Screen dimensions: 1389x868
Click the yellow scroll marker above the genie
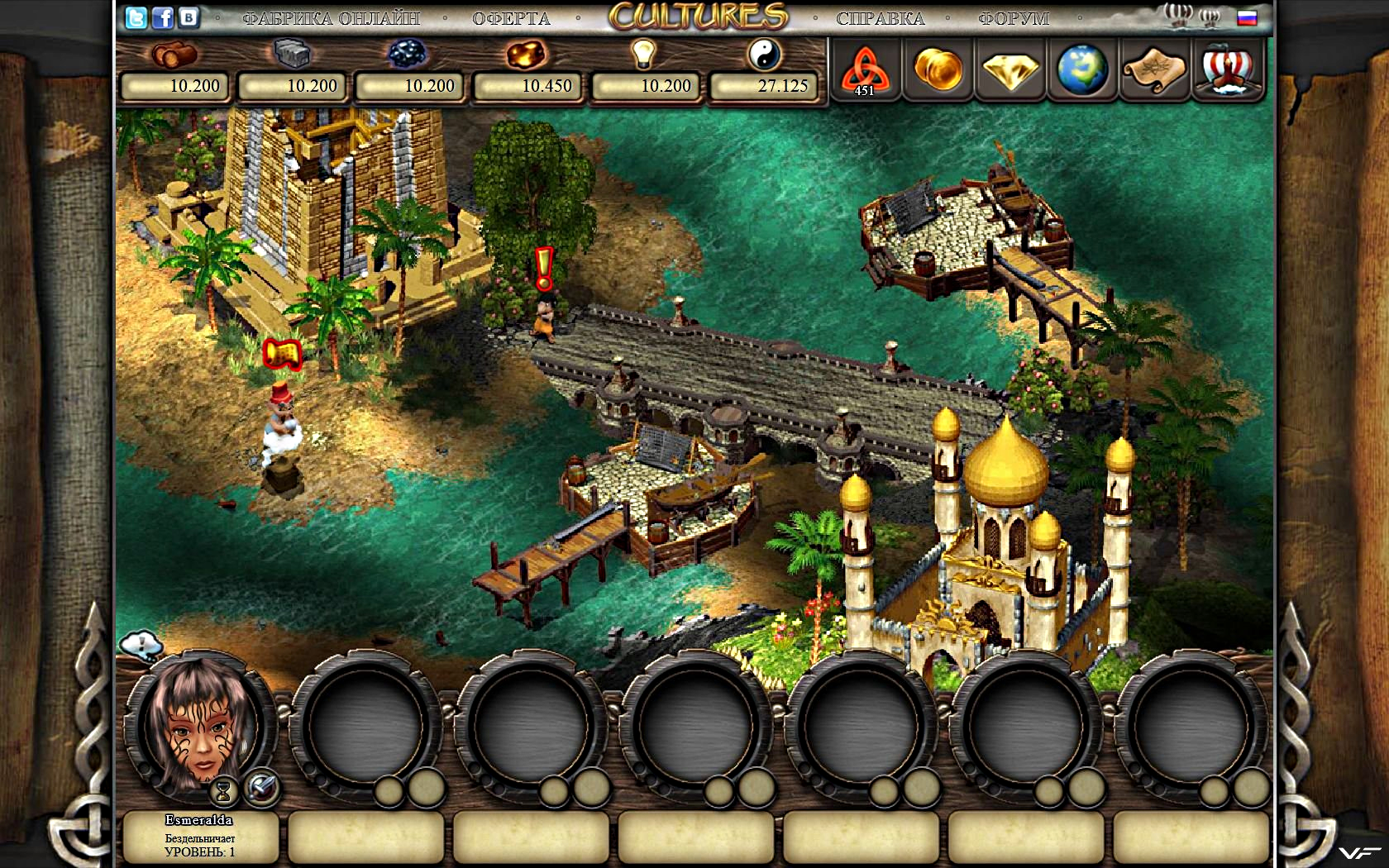(282, 354)
